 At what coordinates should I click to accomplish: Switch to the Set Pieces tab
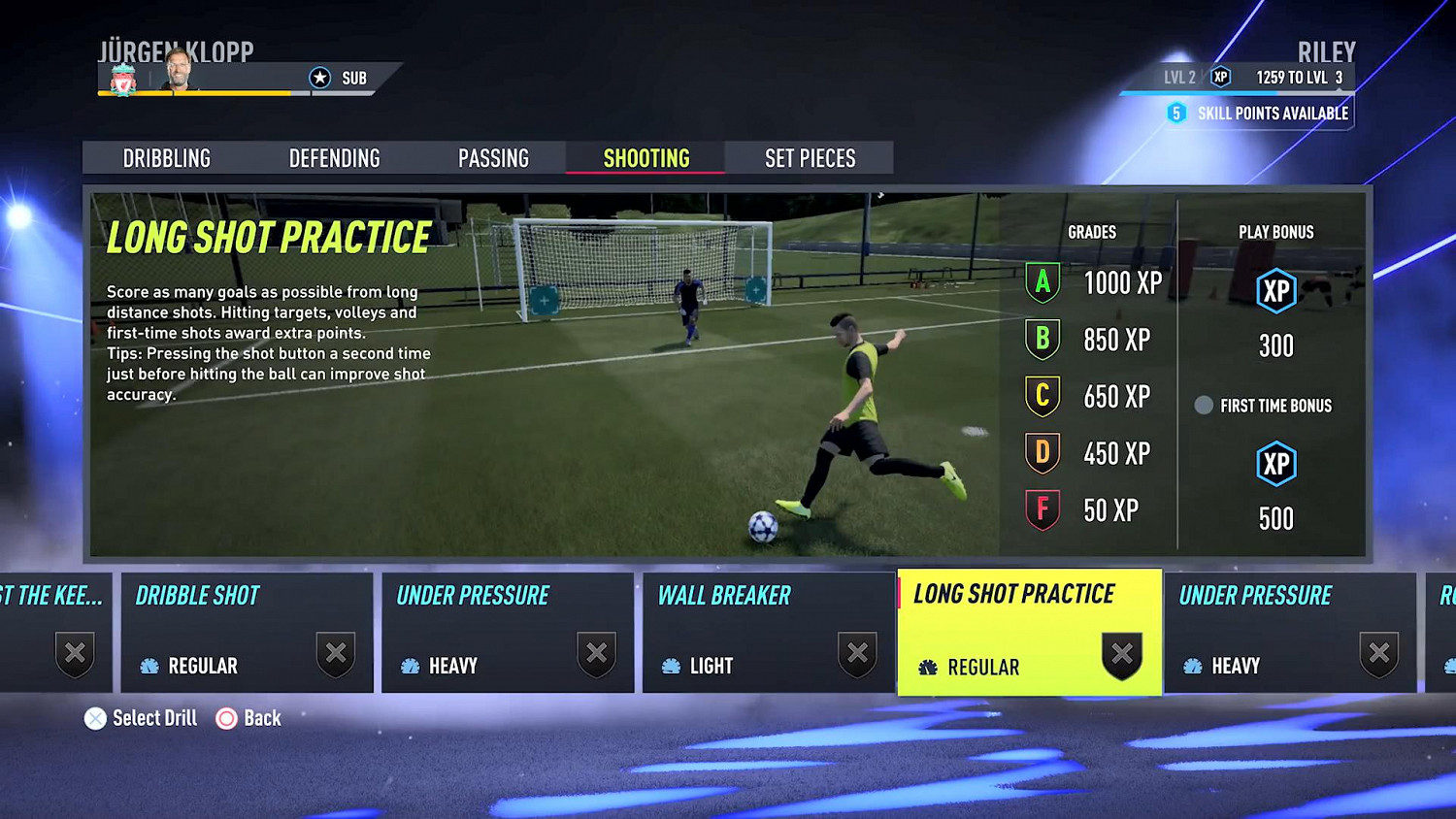[809, 157]
